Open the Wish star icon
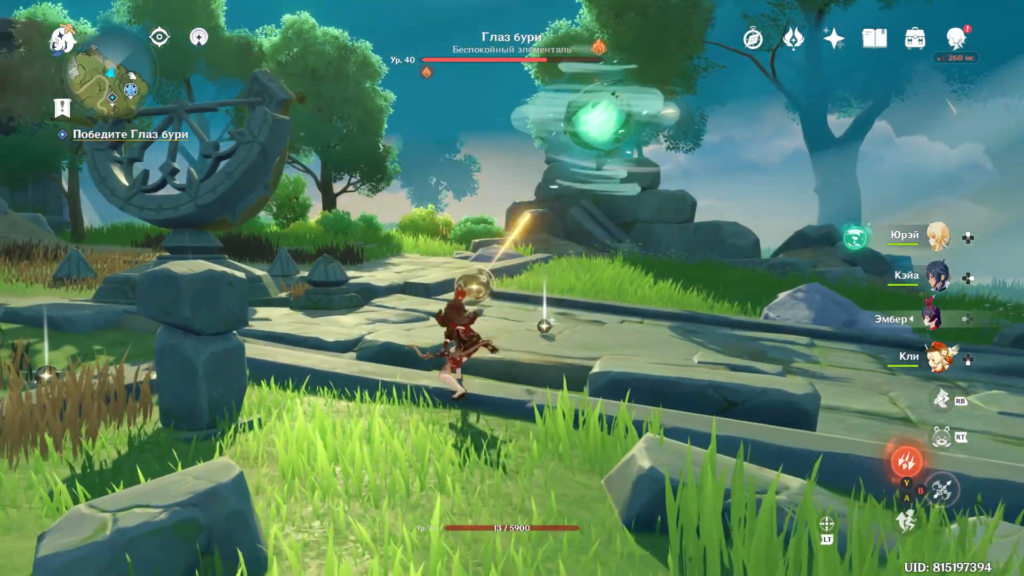 pyautogui.click(x=833, y=38)
